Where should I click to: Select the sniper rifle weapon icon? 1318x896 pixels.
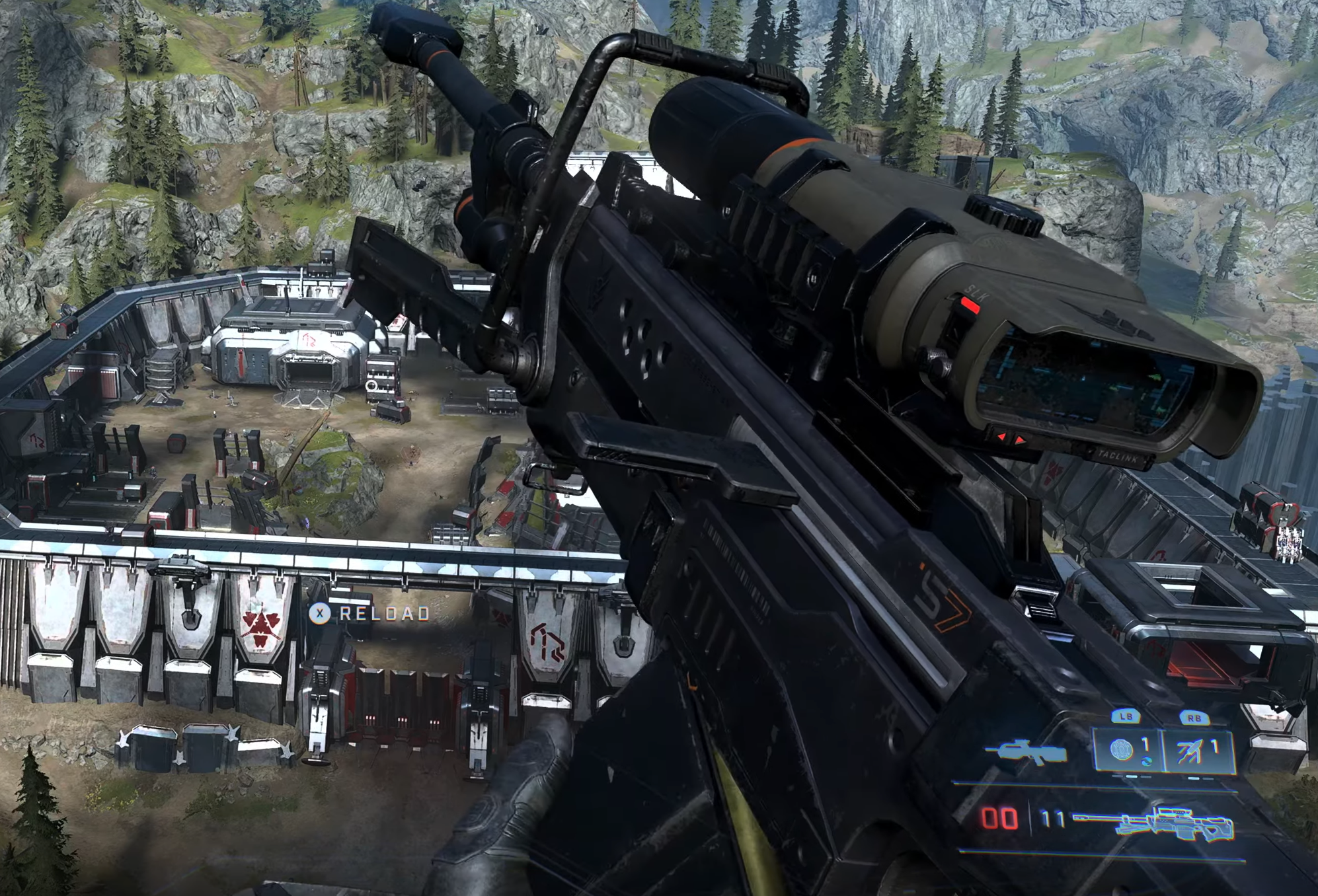(x=1153, y=823)
